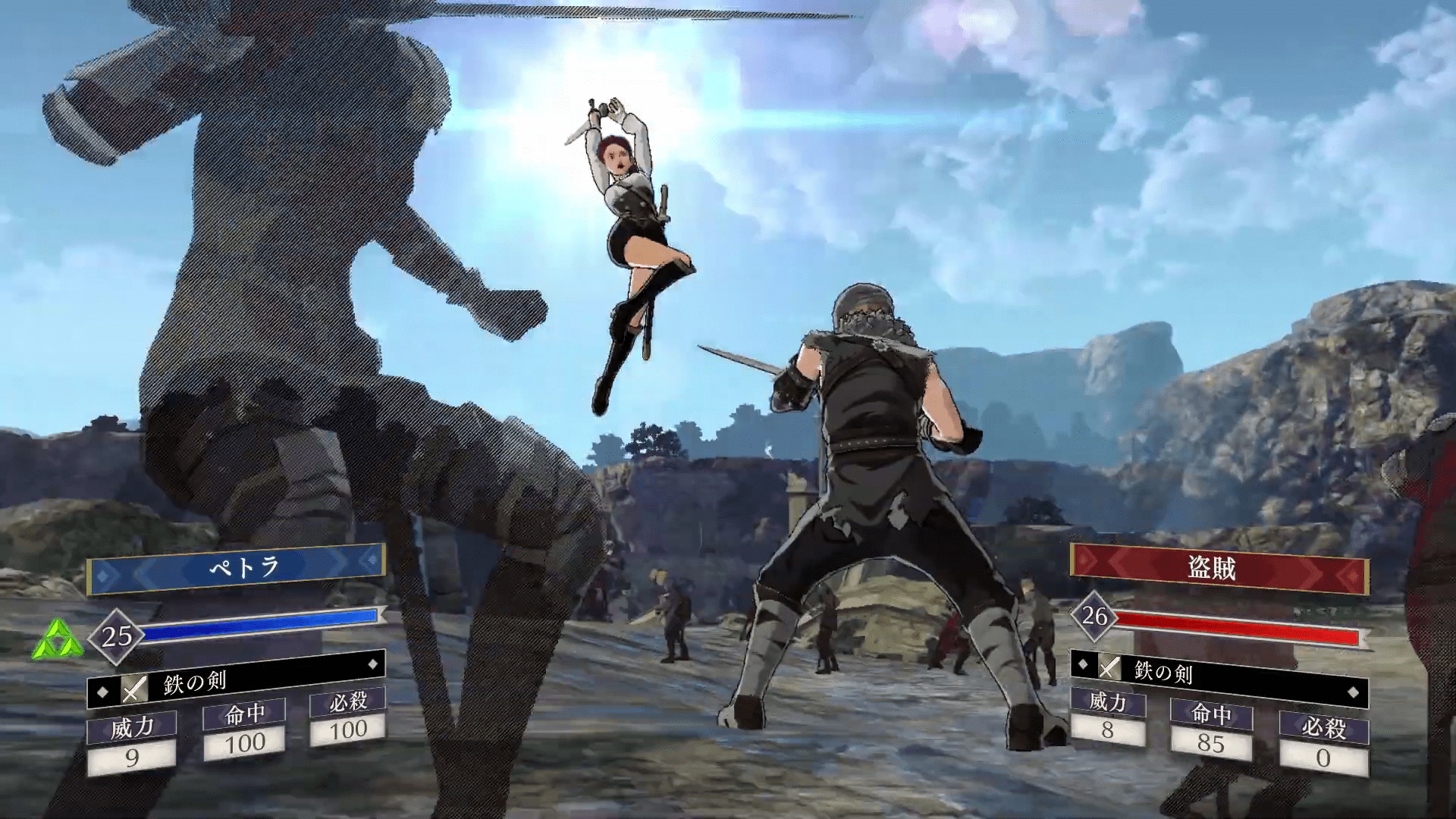Select the red 盗賊 enemy name banner
The height and width of the screenshot is (819, 1456).
point(1219,570)
